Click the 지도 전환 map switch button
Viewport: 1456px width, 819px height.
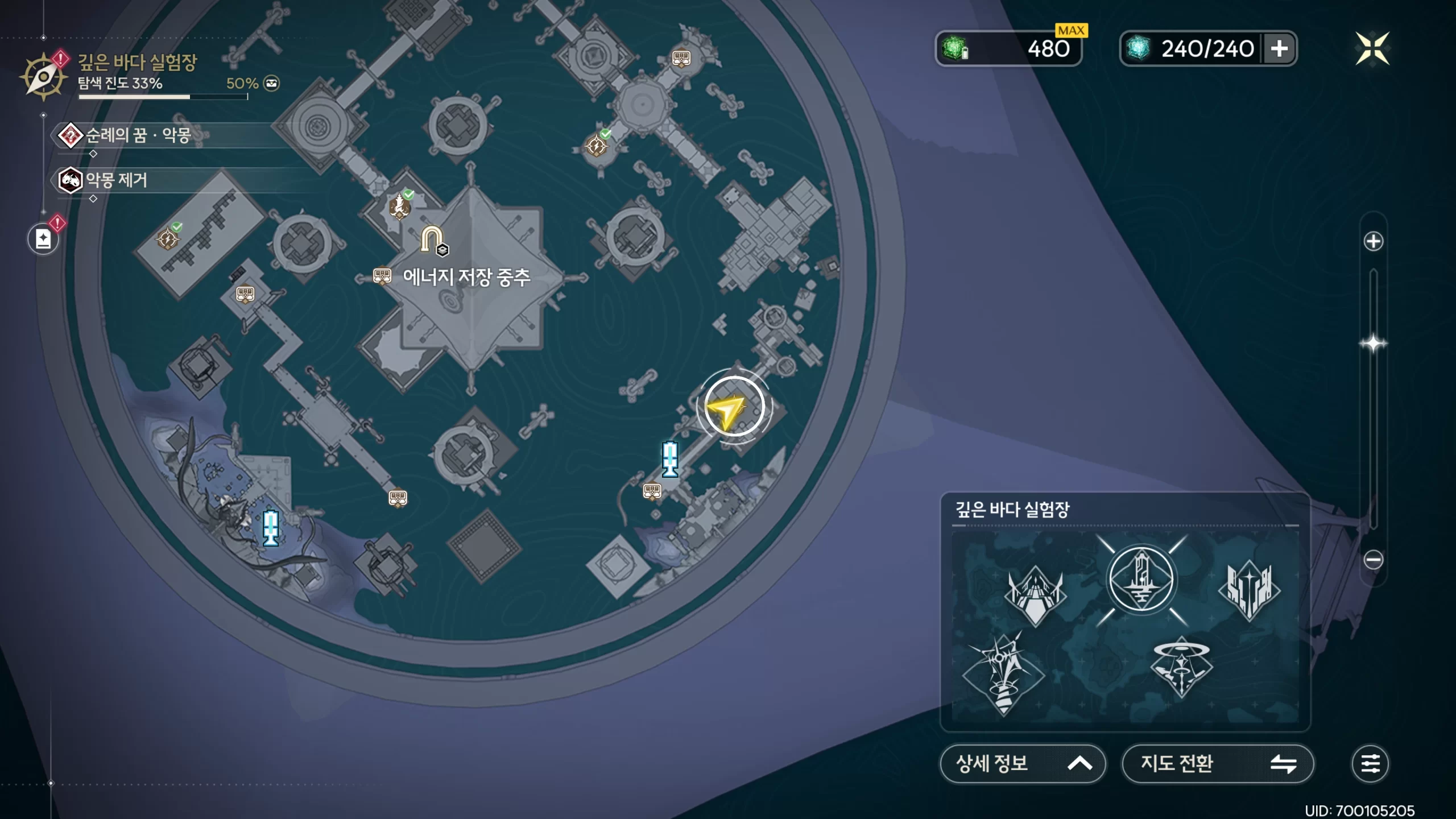1217,763
